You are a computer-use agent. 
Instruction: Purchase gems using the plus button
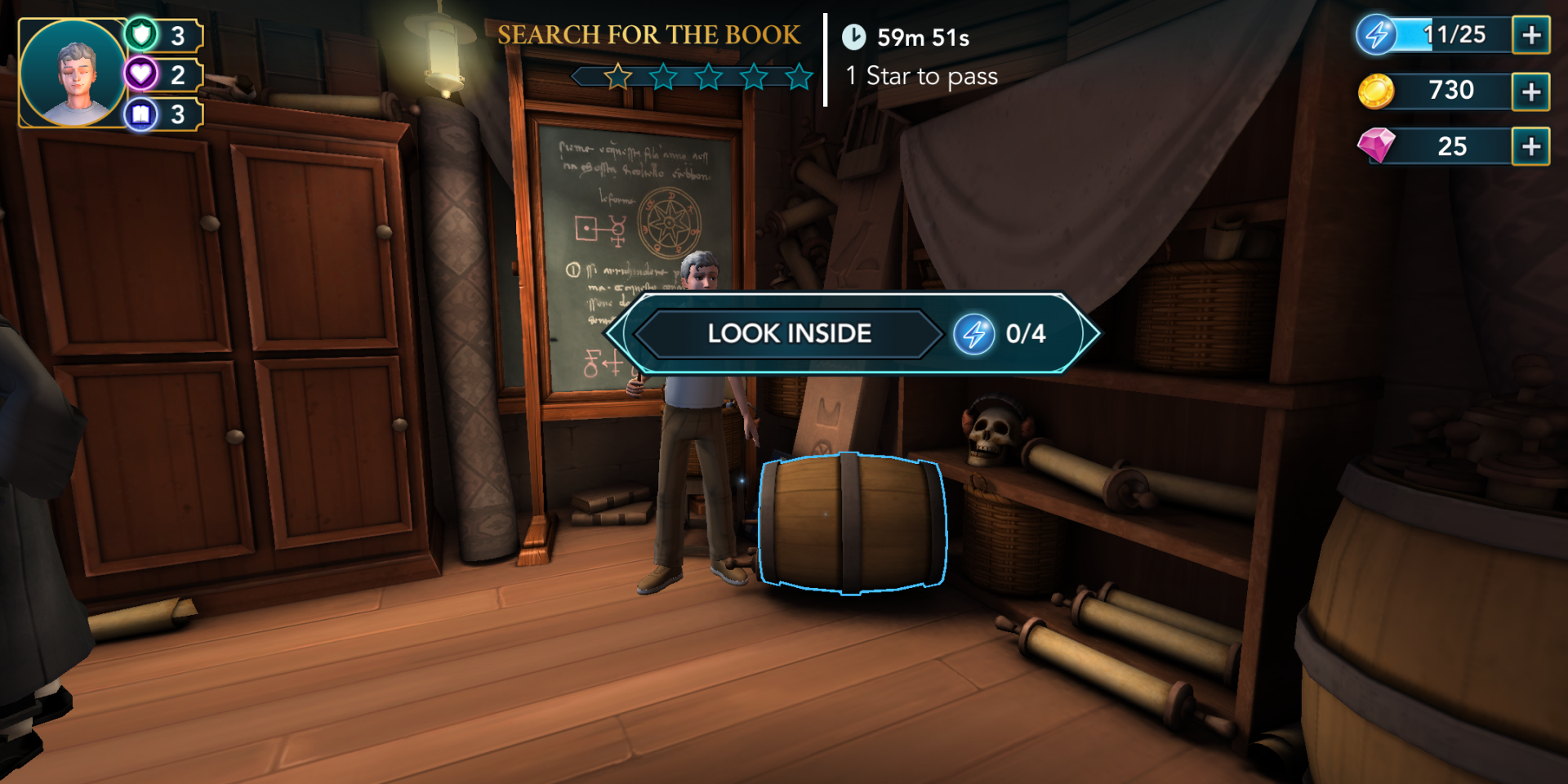tap(1530, 147)
